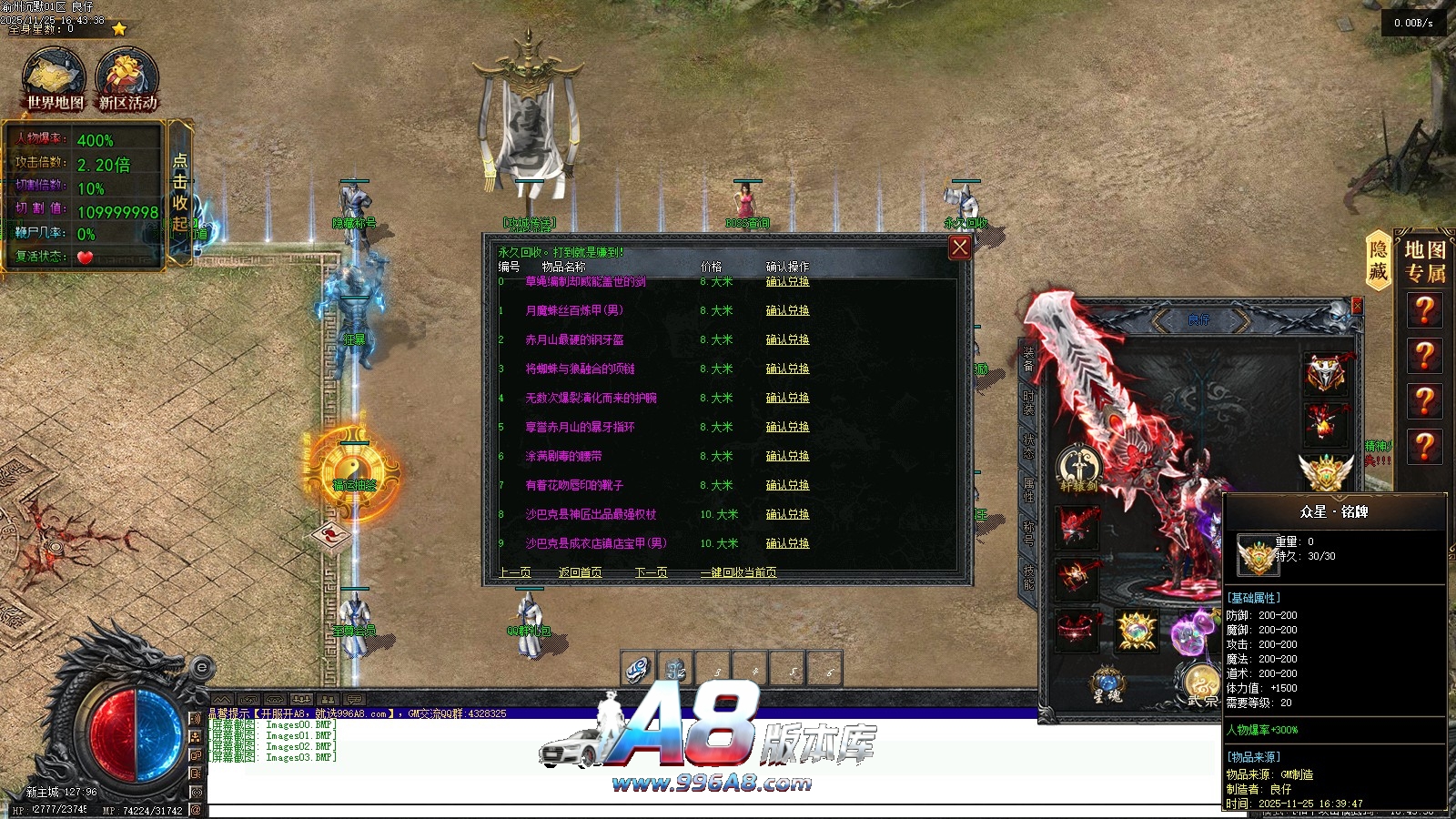Close the 永久回收 recycle window

960,248
